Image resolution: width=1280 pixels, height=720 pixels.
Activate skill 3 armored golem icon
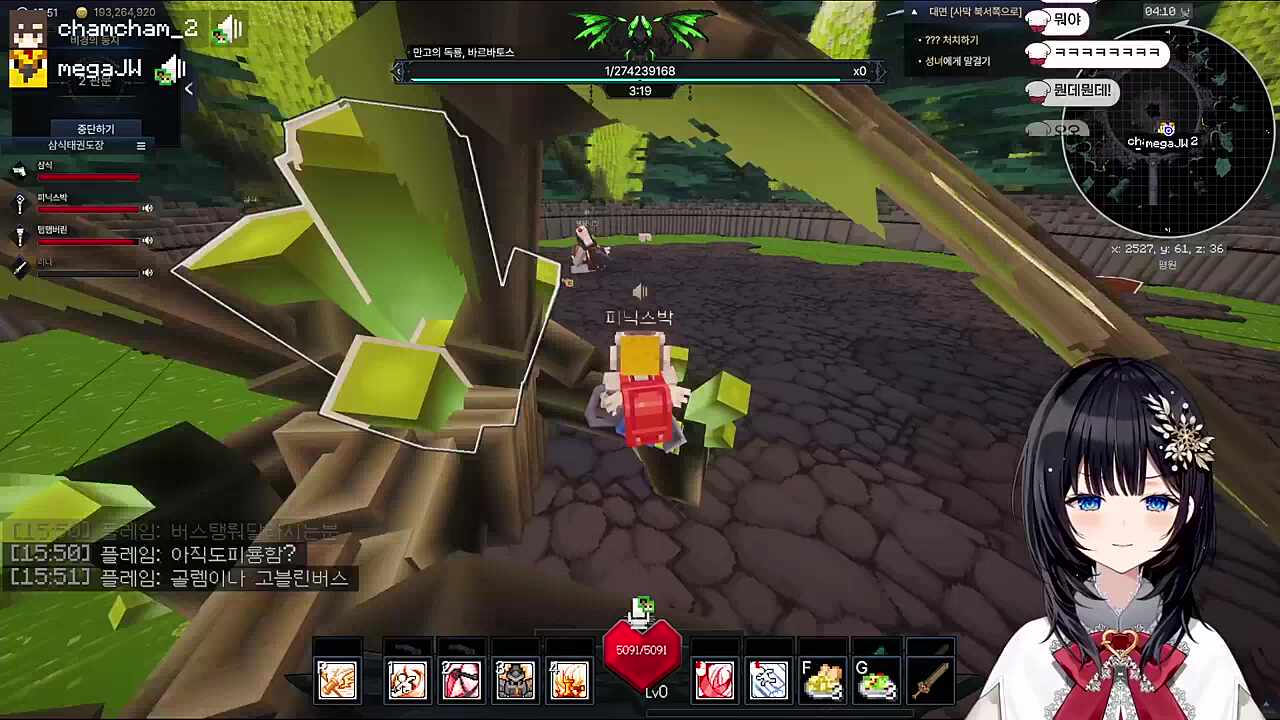(x=515, y=680)
